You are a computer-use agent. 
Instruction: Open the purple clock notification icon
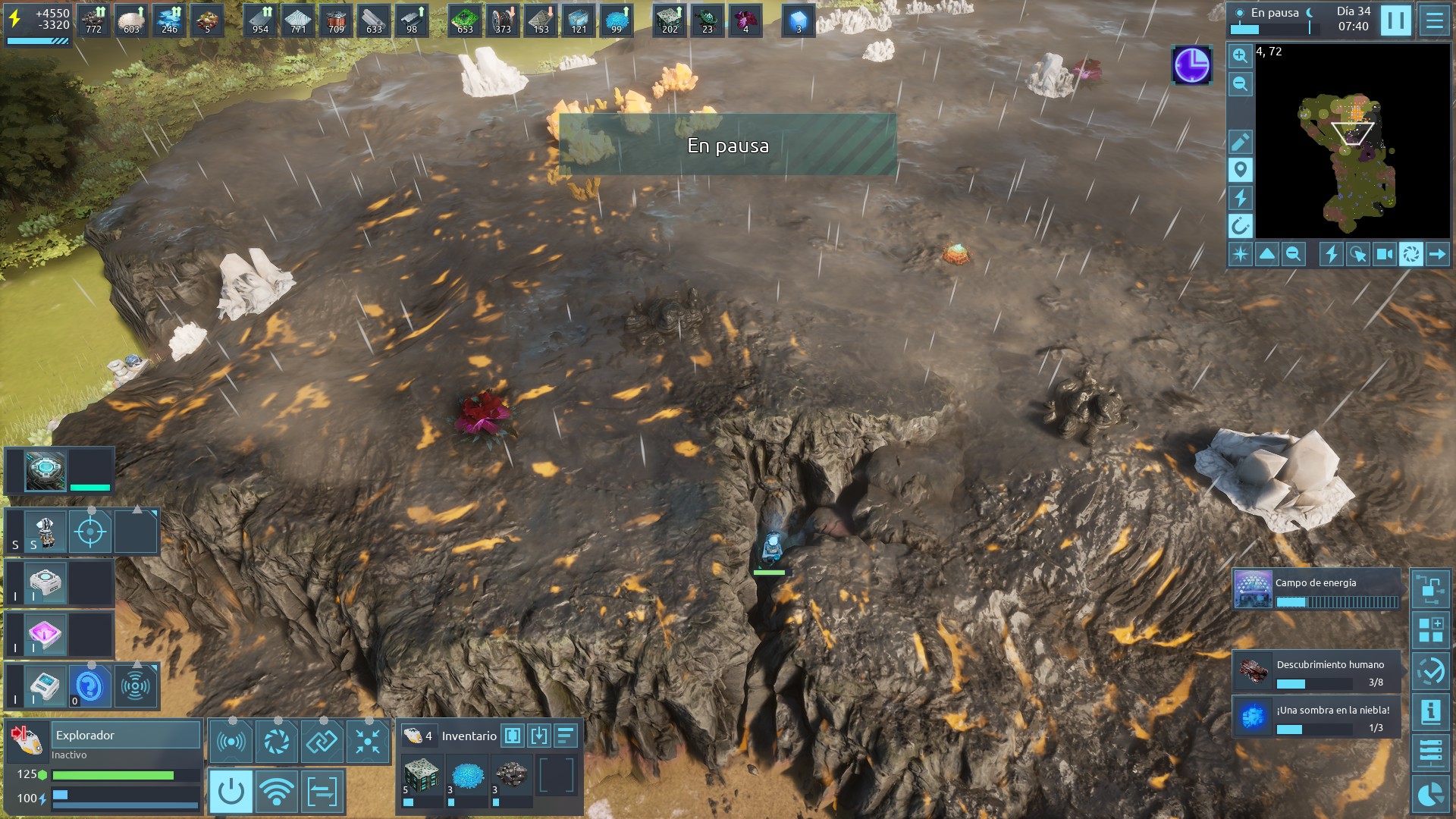click(x=1191, y=64)
